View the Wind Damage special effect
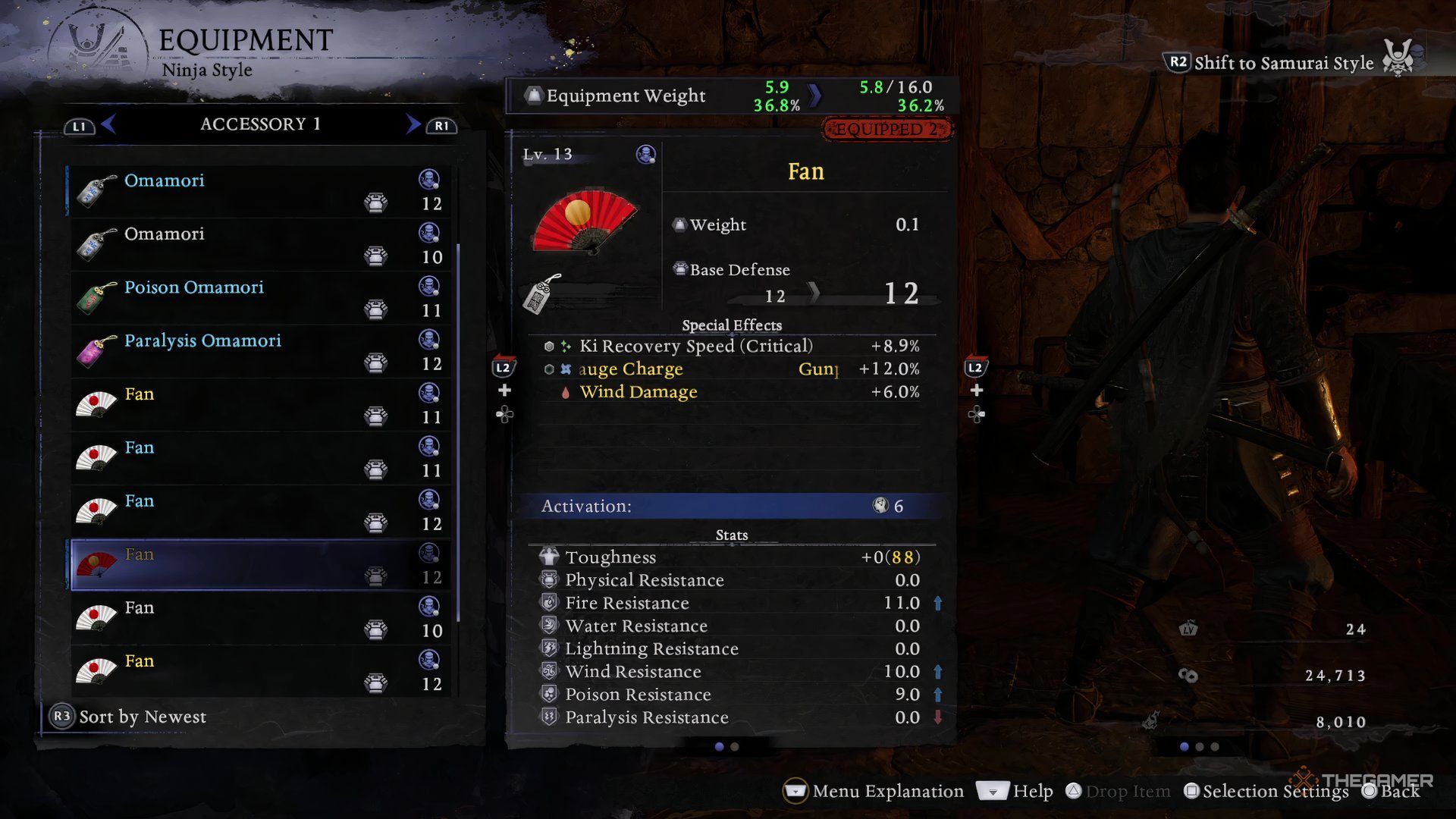Viewport: 1456px width, 819px height. point(638,392)
